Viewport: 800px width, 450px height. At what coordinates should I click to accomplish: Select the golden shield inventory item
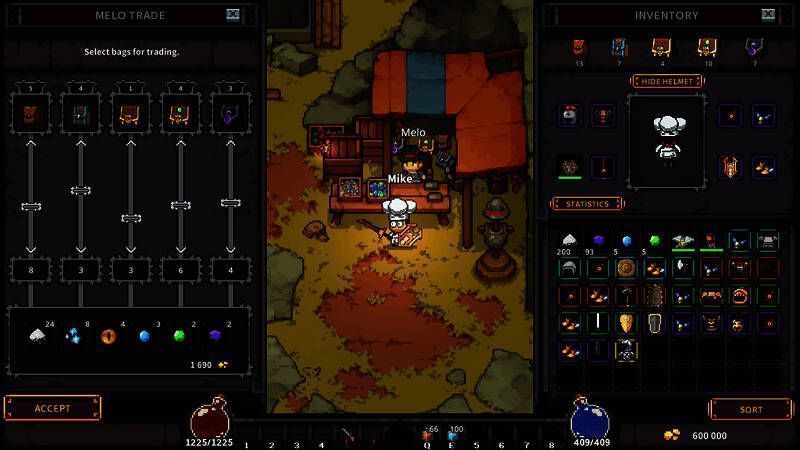click(x=626, y=323)
